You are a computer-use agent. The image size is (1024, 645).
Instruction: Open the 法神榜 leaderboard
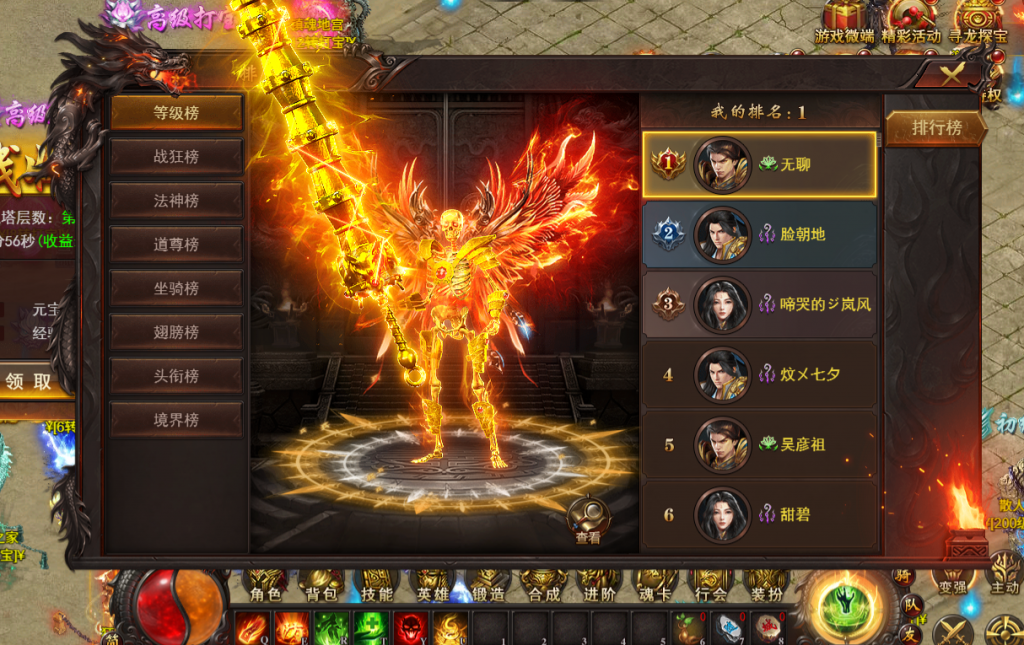176,201
